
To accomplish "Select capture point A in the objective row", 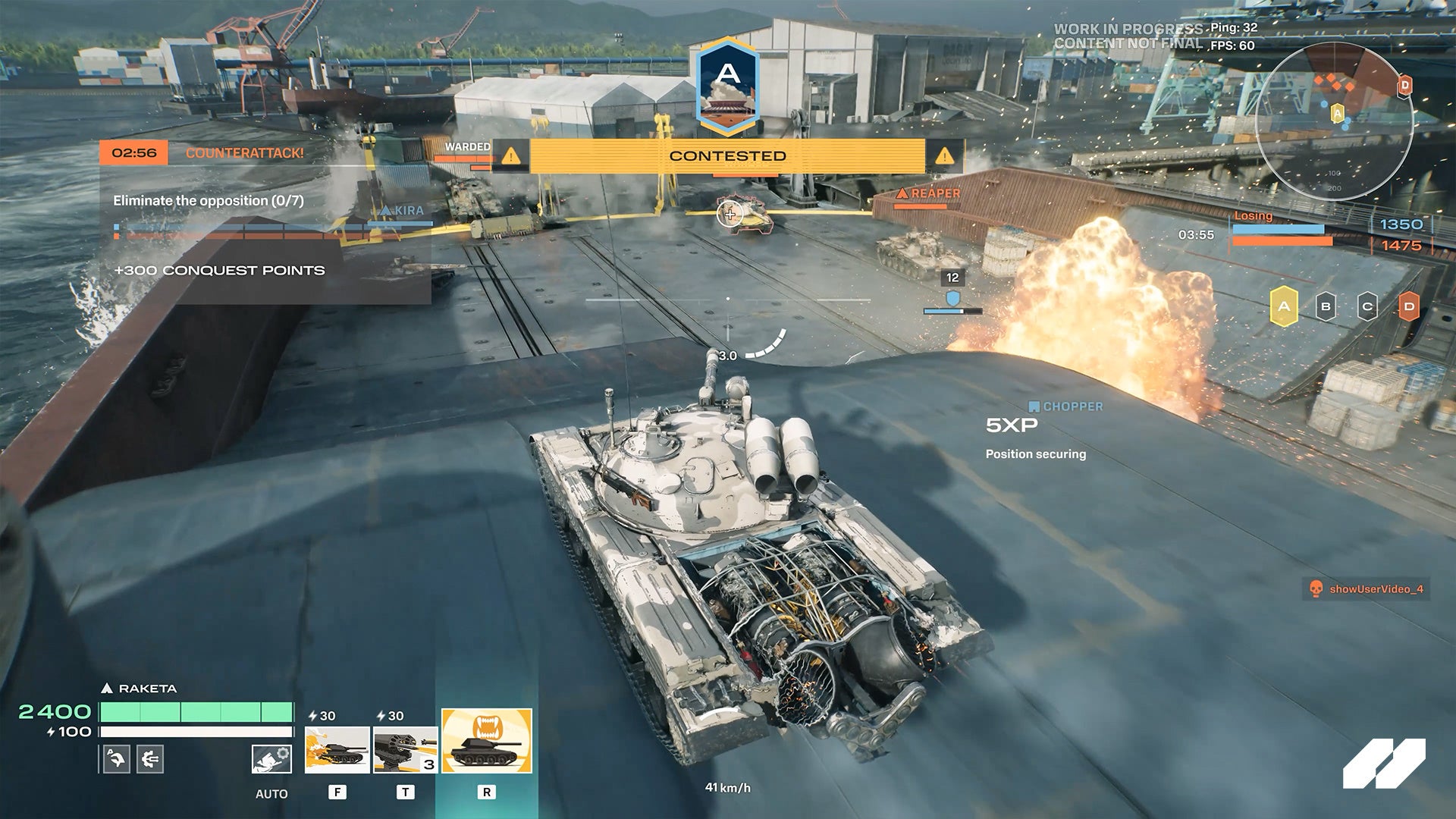I will pos(1283,307).
